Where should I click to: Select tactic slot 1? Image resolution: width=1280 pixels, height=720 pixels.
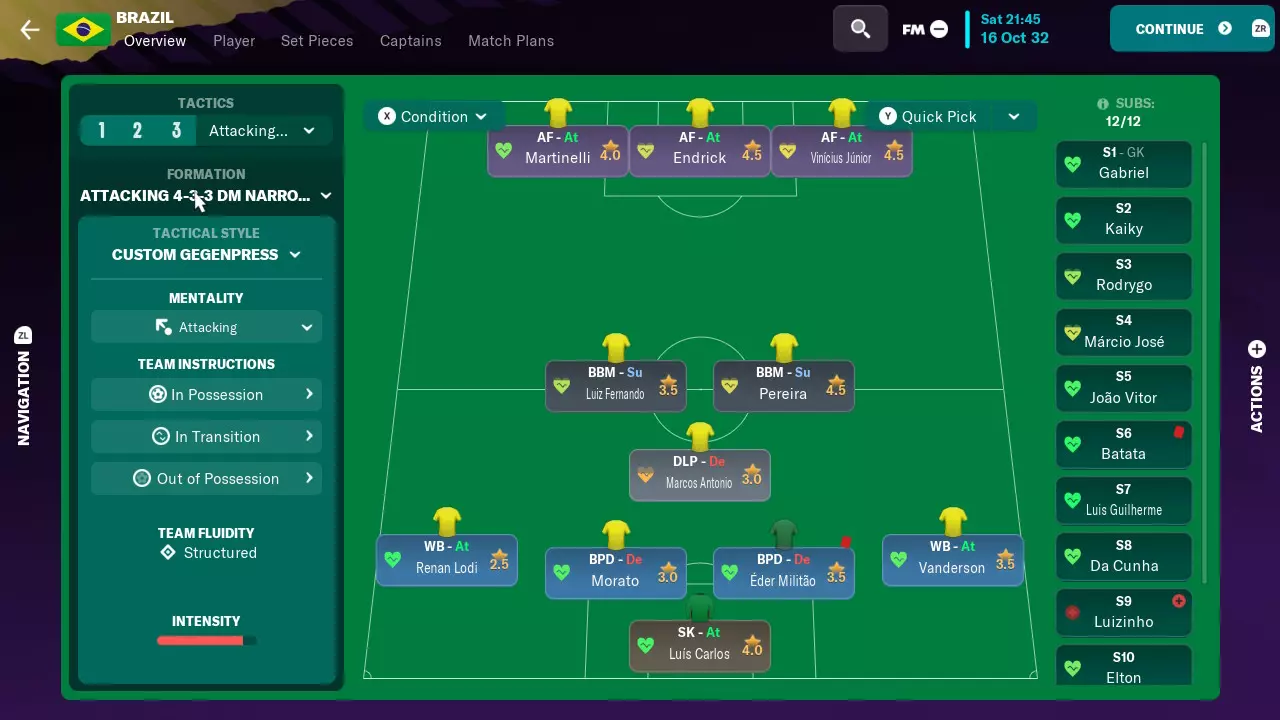pyautogui.click(x=101, y=130)
